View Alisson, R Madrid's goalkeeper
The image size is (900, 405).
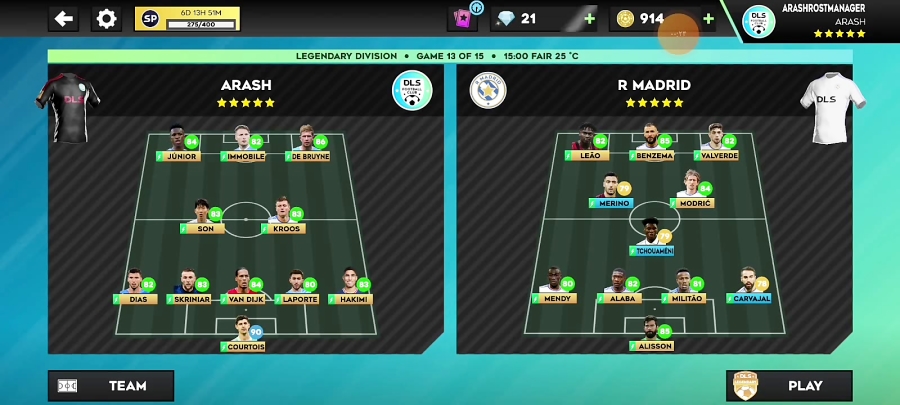[651, 333]
